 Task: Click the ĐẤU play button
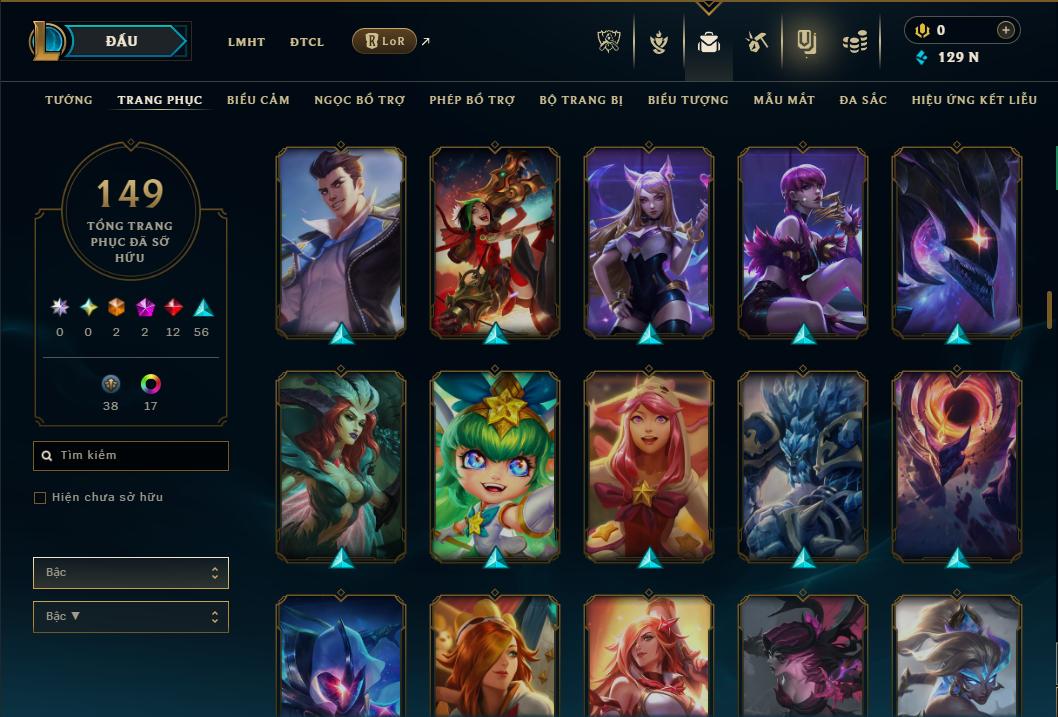click(122, 41)
